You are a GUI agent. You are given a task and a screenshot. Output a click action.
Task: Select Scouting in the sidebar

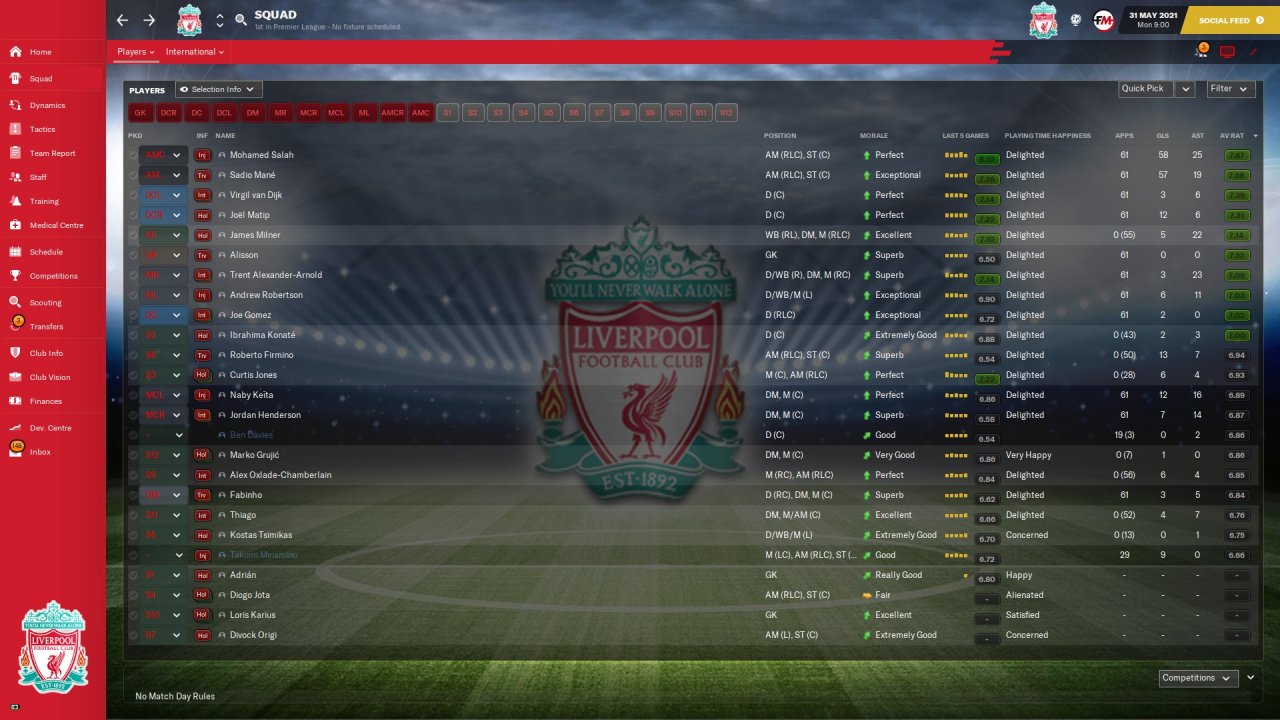pyautogui.click(x=45, y=302)
